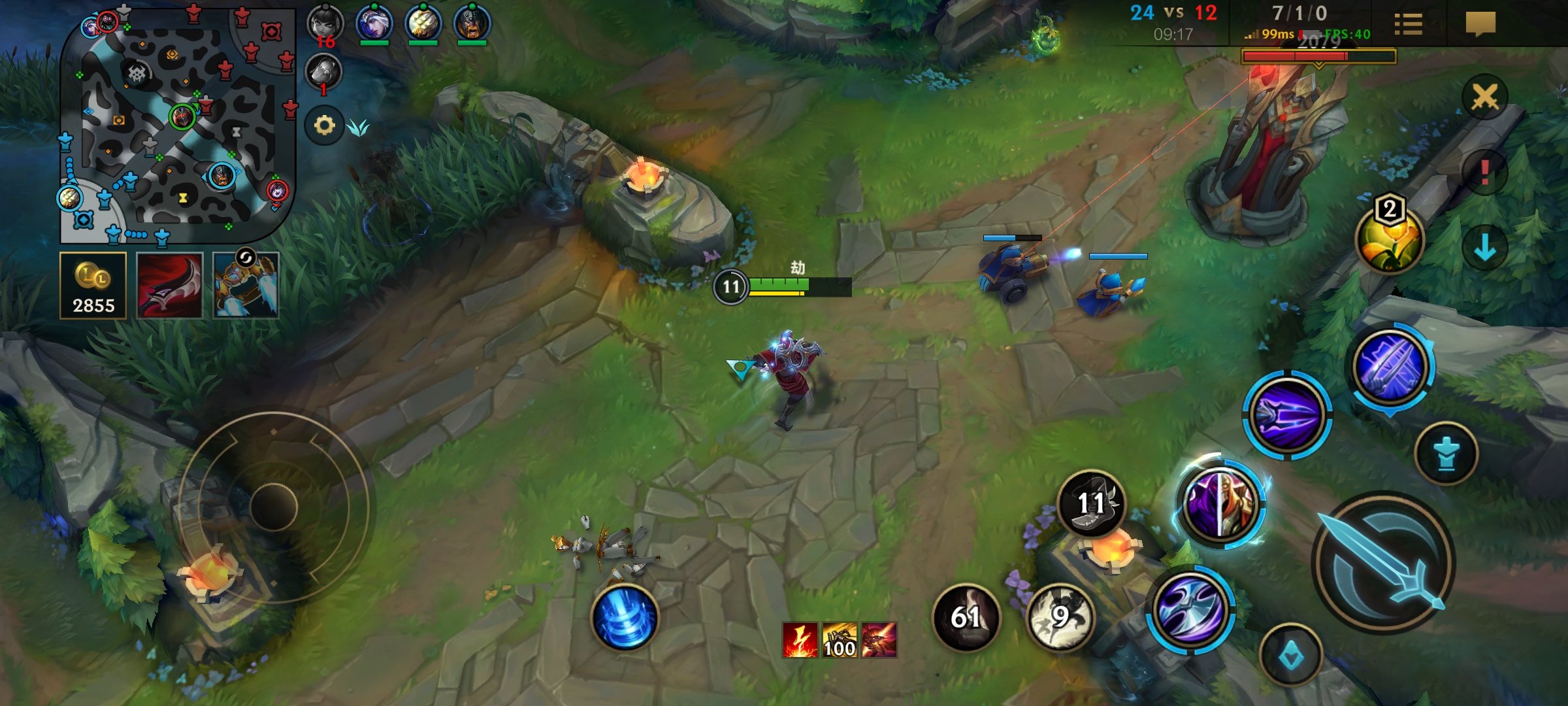This screenshot has height=706, width=1568.
Task: Send the crossed-swords attack ping
Action: [x=1484, y=97]
